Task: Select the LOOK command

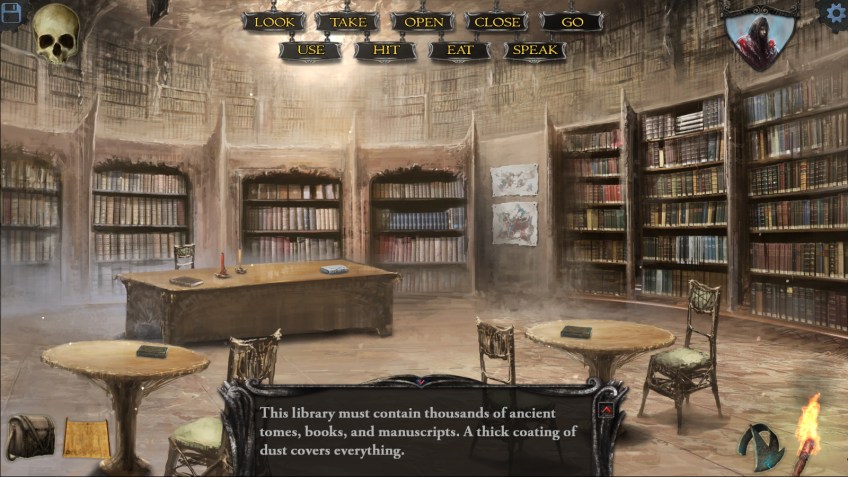Action: (273, 22)
